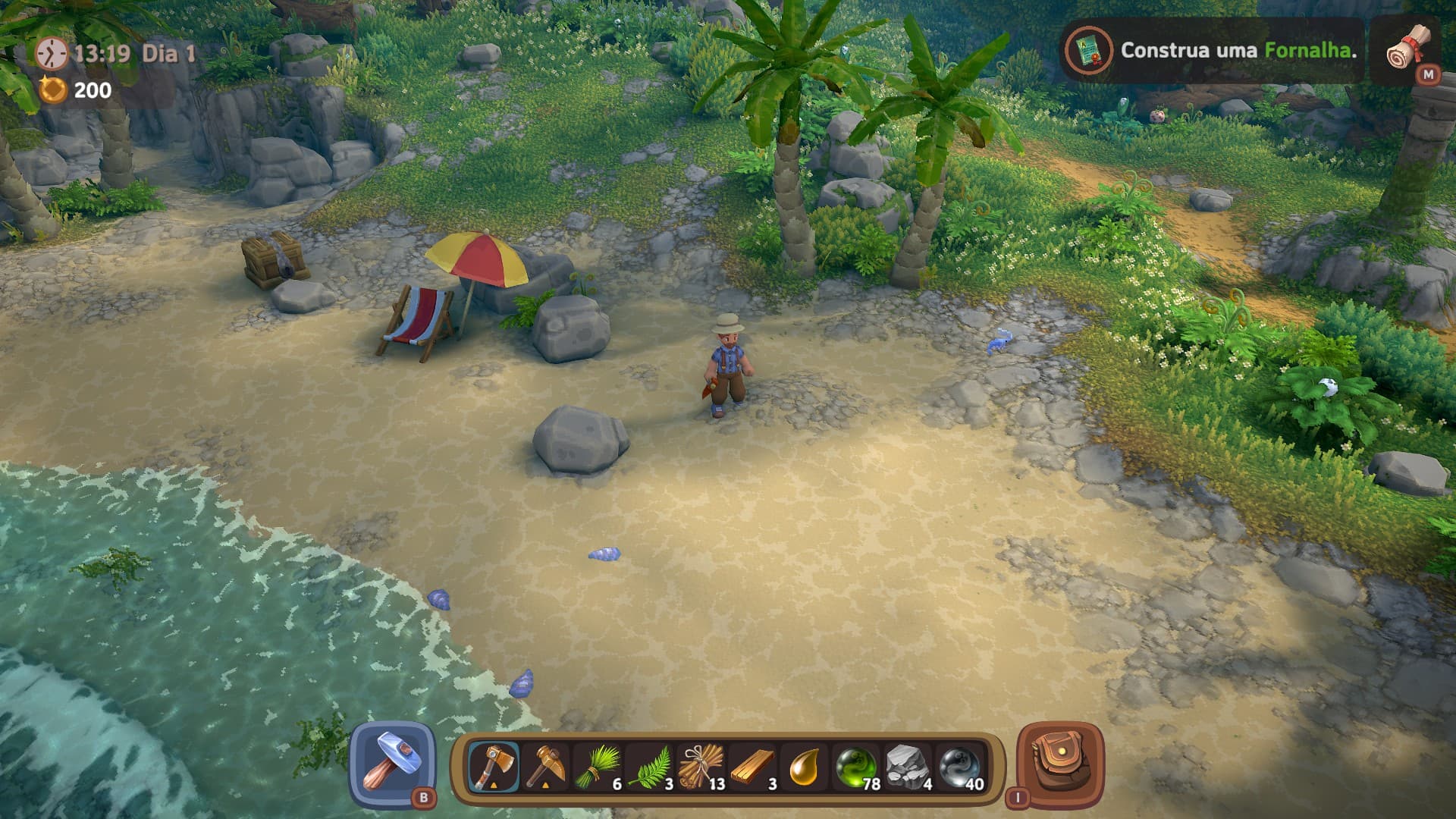Open the backpack inventory

point(1059,764)
